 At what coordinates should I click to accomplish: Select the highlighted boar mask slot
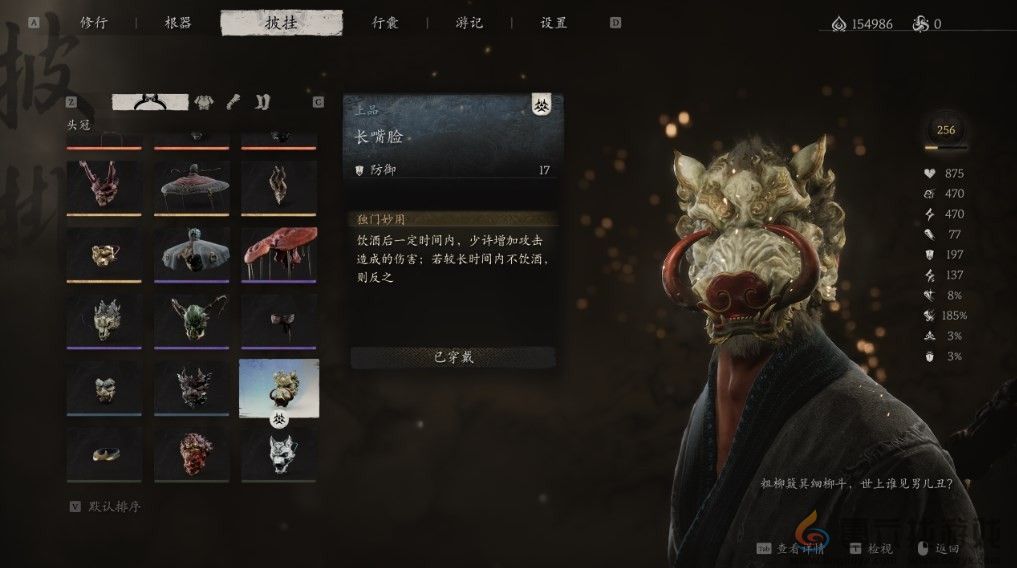pos(279,386)
